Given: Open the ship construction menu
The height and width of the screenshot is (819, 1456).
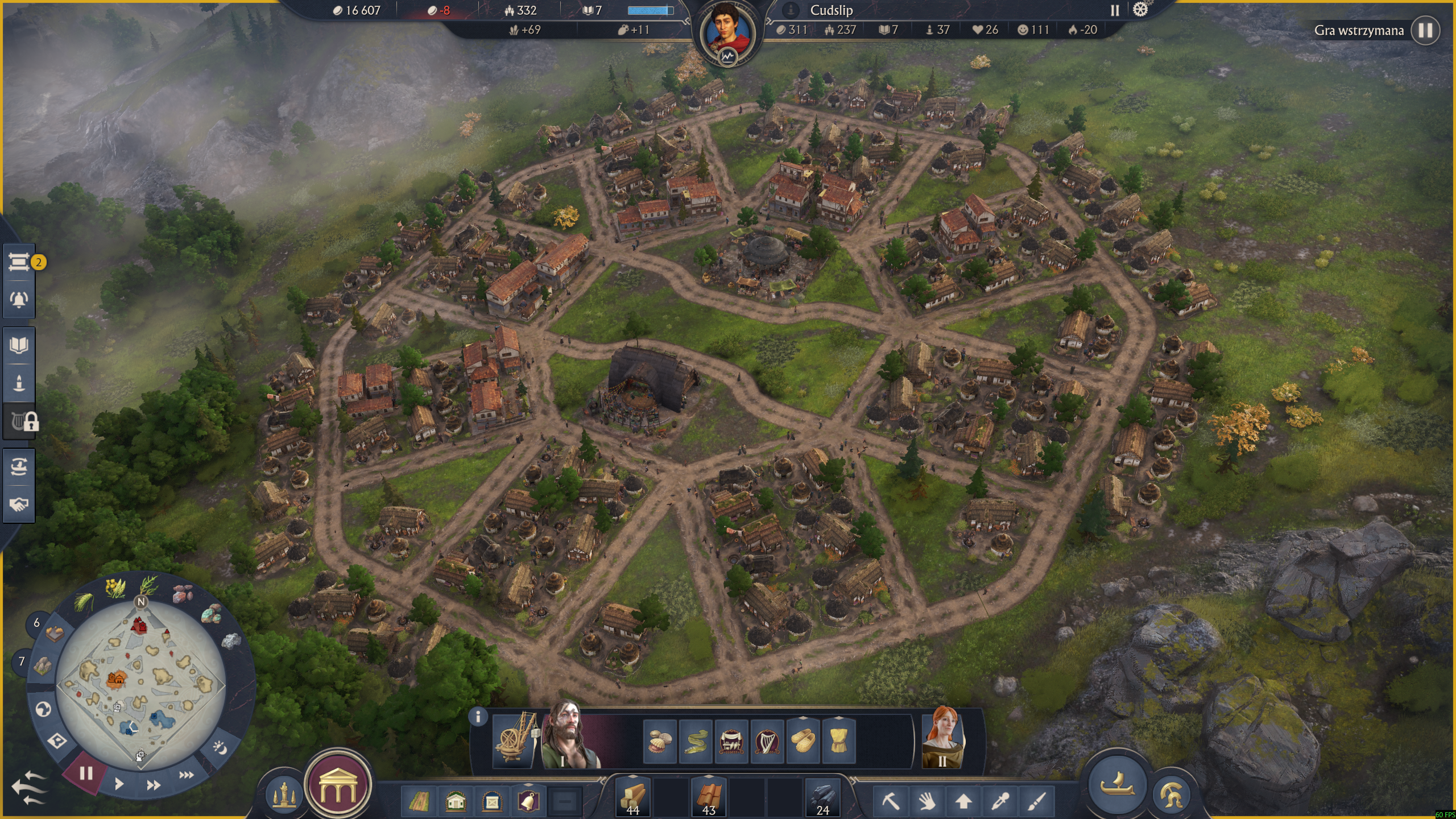Looking at the screenshot, I should [1117, 784].
